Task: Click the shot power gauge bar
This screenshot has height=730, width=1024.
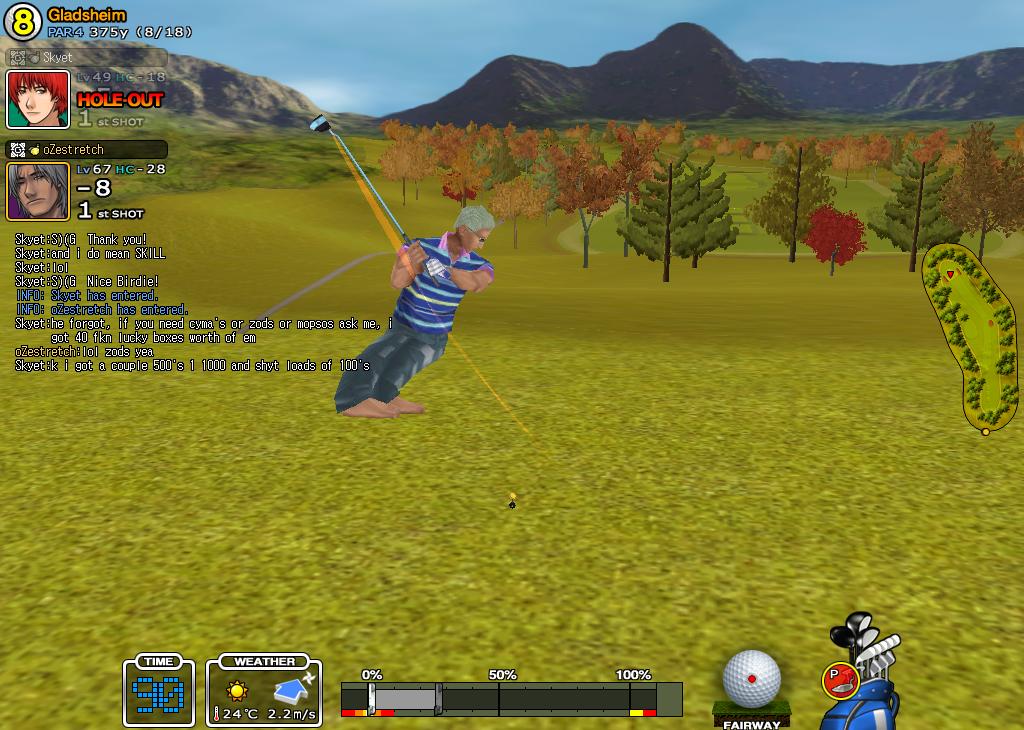Action: coord(510,698)
